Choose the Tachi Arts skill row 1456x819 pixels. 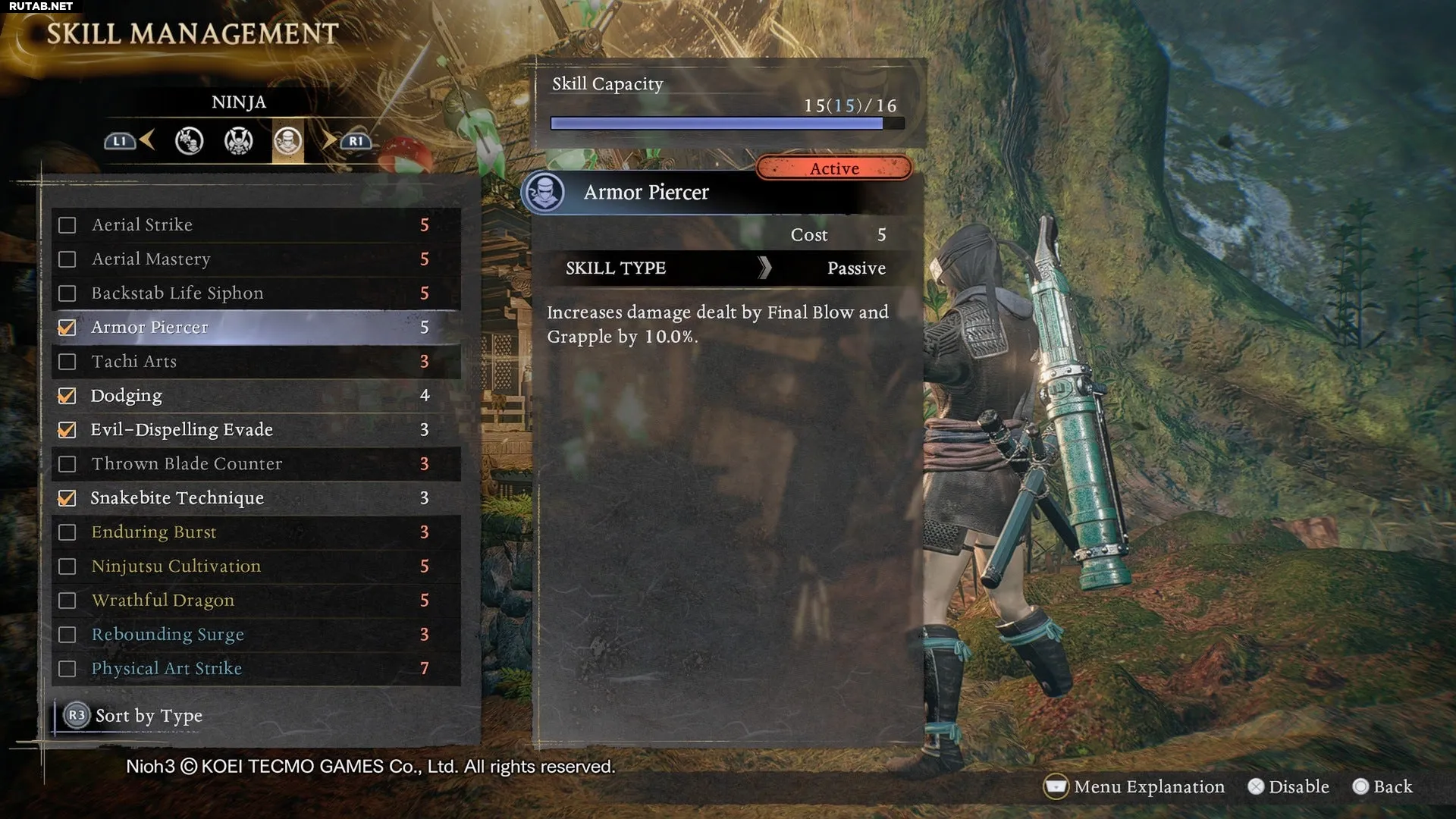pyautogui.click(x=255, y=362)
